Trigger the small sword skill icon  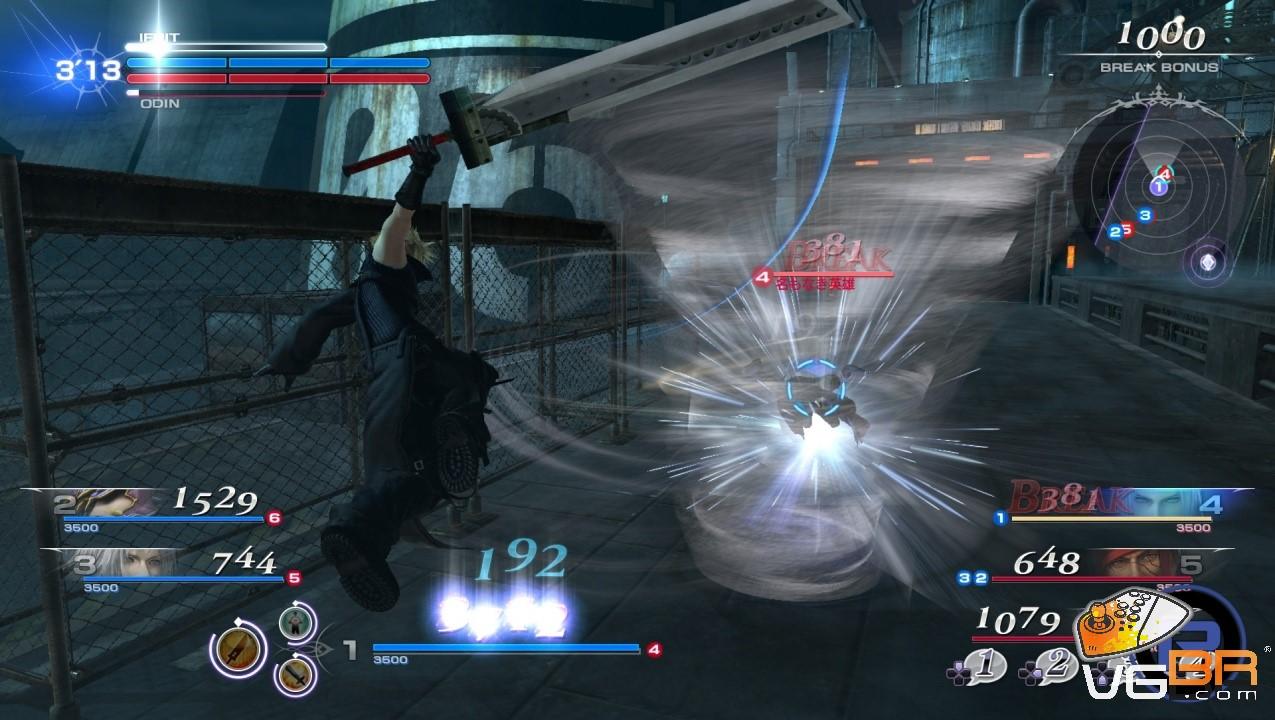click(296, 676)
